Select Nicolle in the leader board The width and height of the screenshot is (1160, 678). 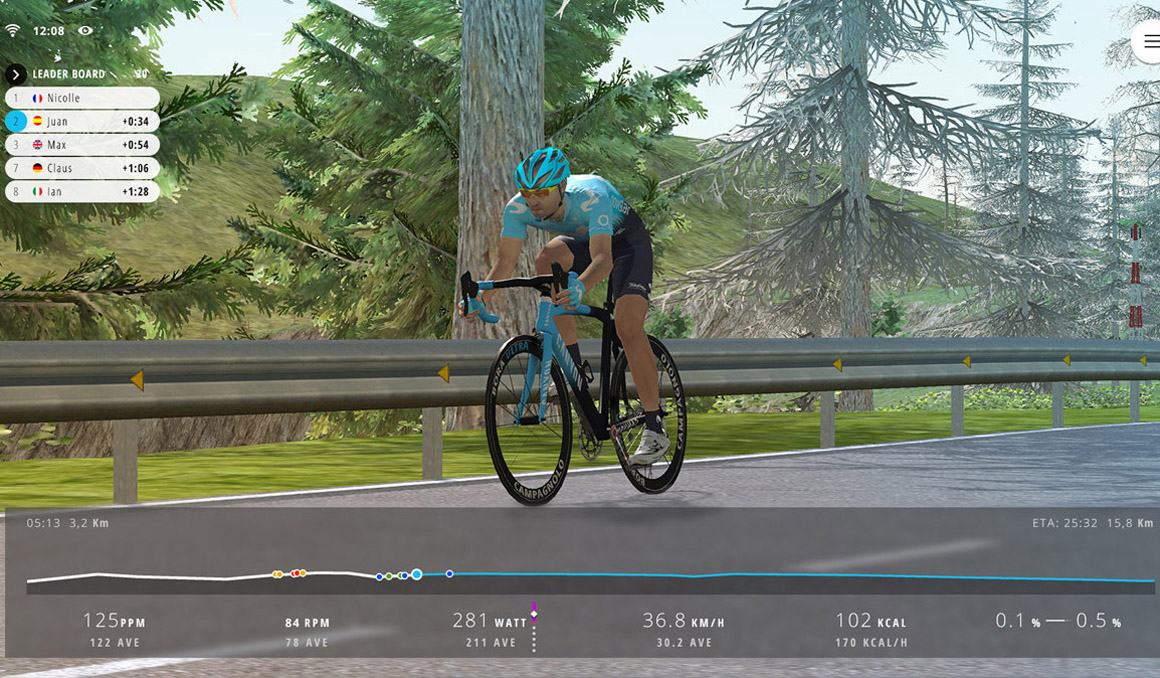[82, 98]
